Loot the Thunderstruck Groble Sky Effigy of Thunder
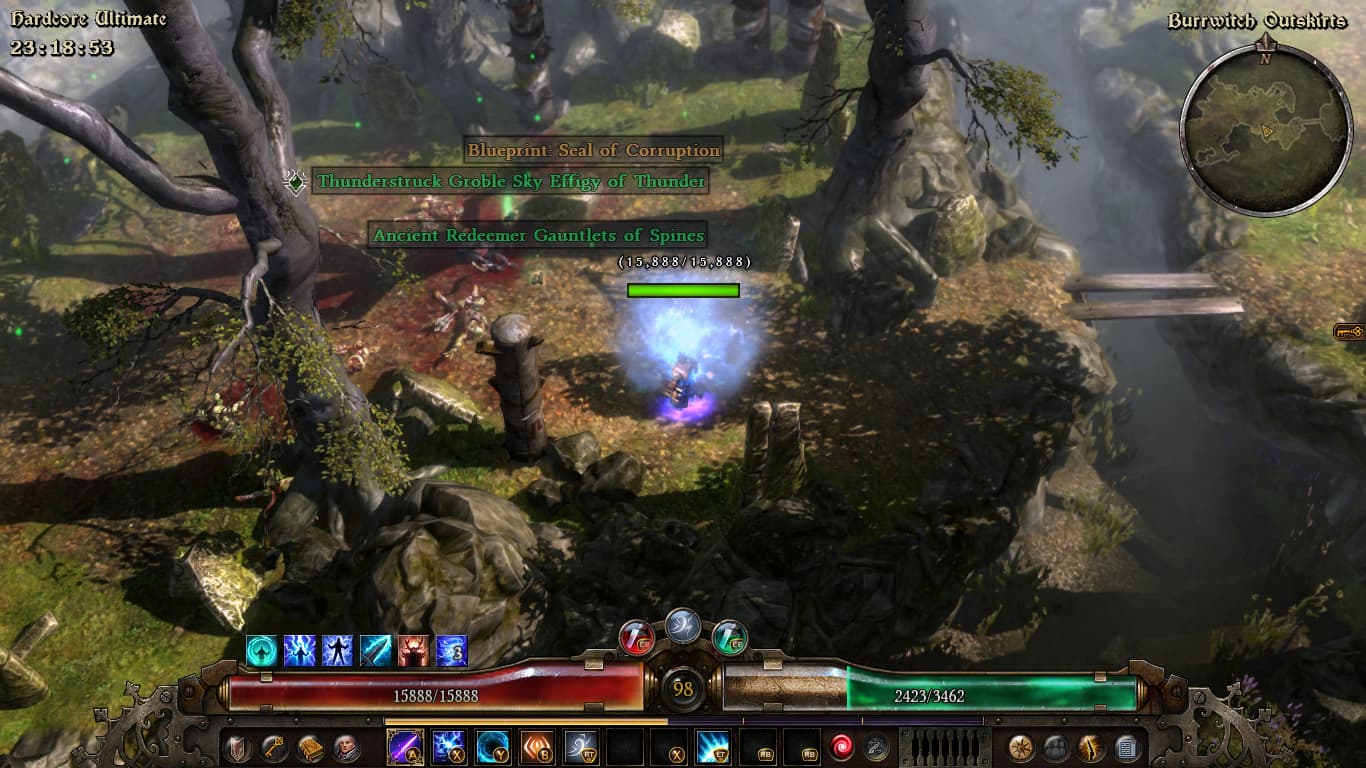Image resolution: width=1366 pixels, height=768 pixels. point(511,181)
